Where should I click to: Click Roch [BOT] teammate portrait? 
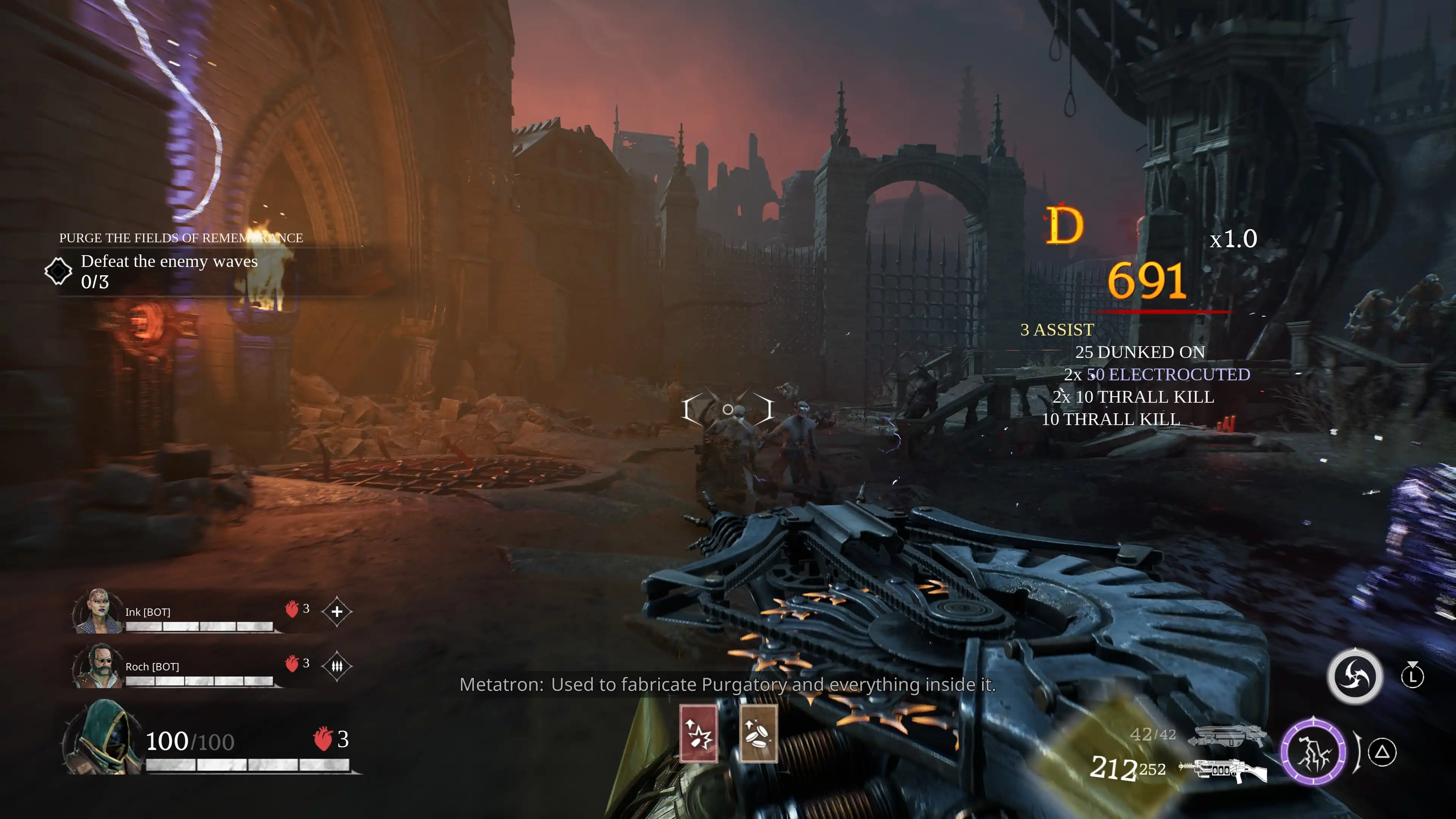pyautogui.click(x=98, y=666)
